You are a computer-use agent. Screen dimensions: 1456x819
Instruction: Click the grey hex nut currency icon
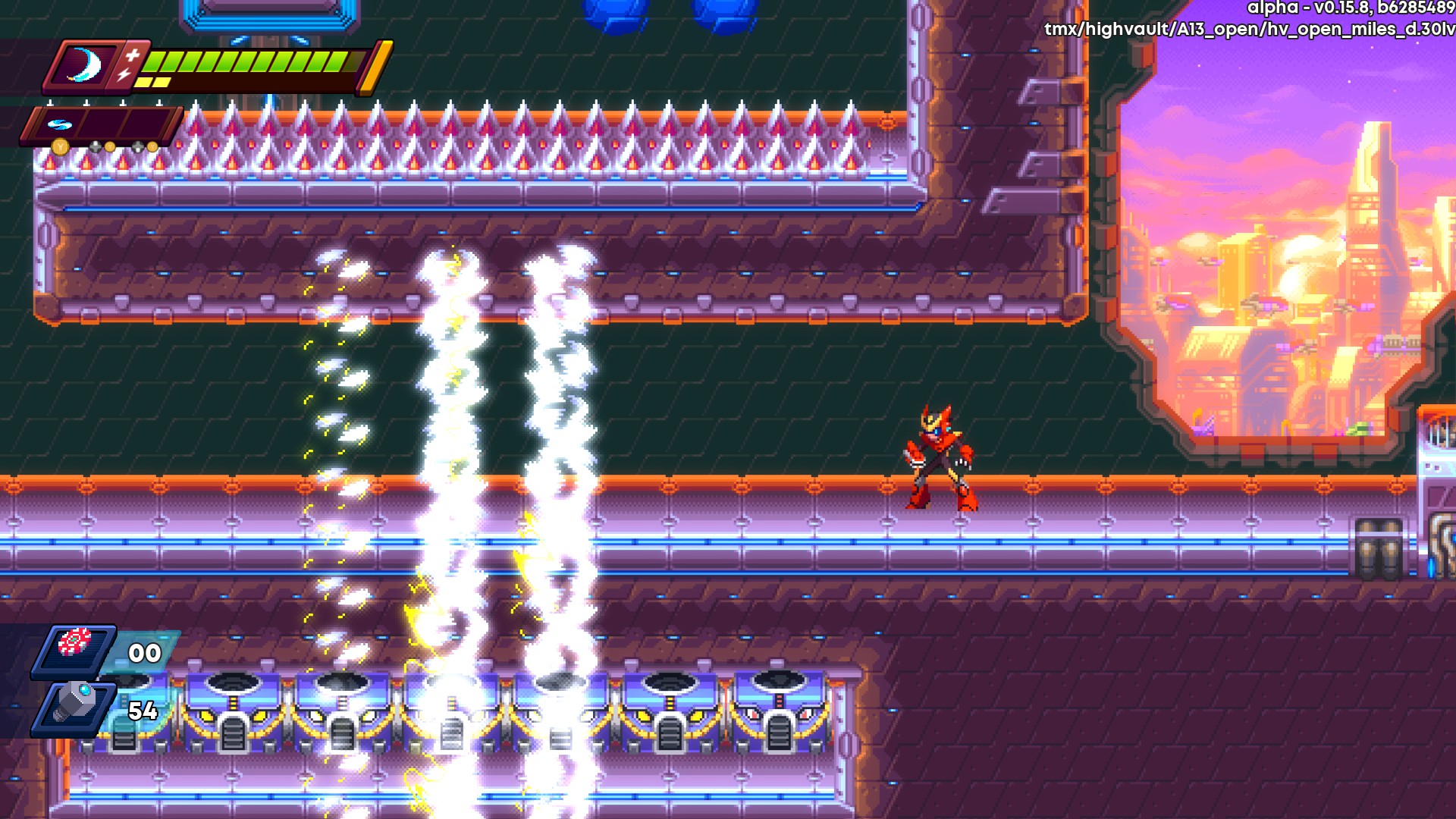pyautogui.click(x=76, y=702)
